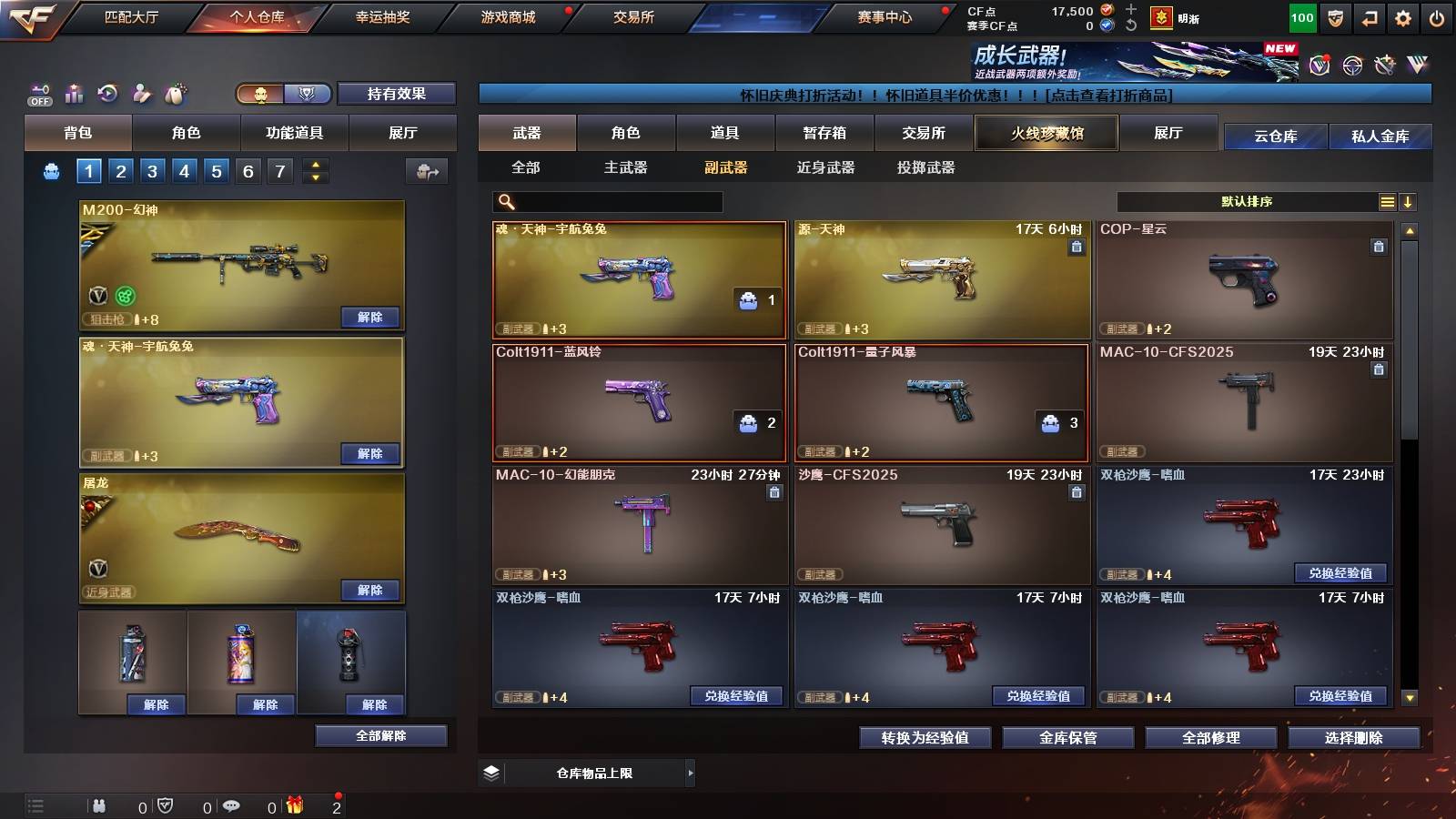This screenshot has width=1456, height=819.
Task: Click the descending arrow next to sort options
Action: [1409, 201]
